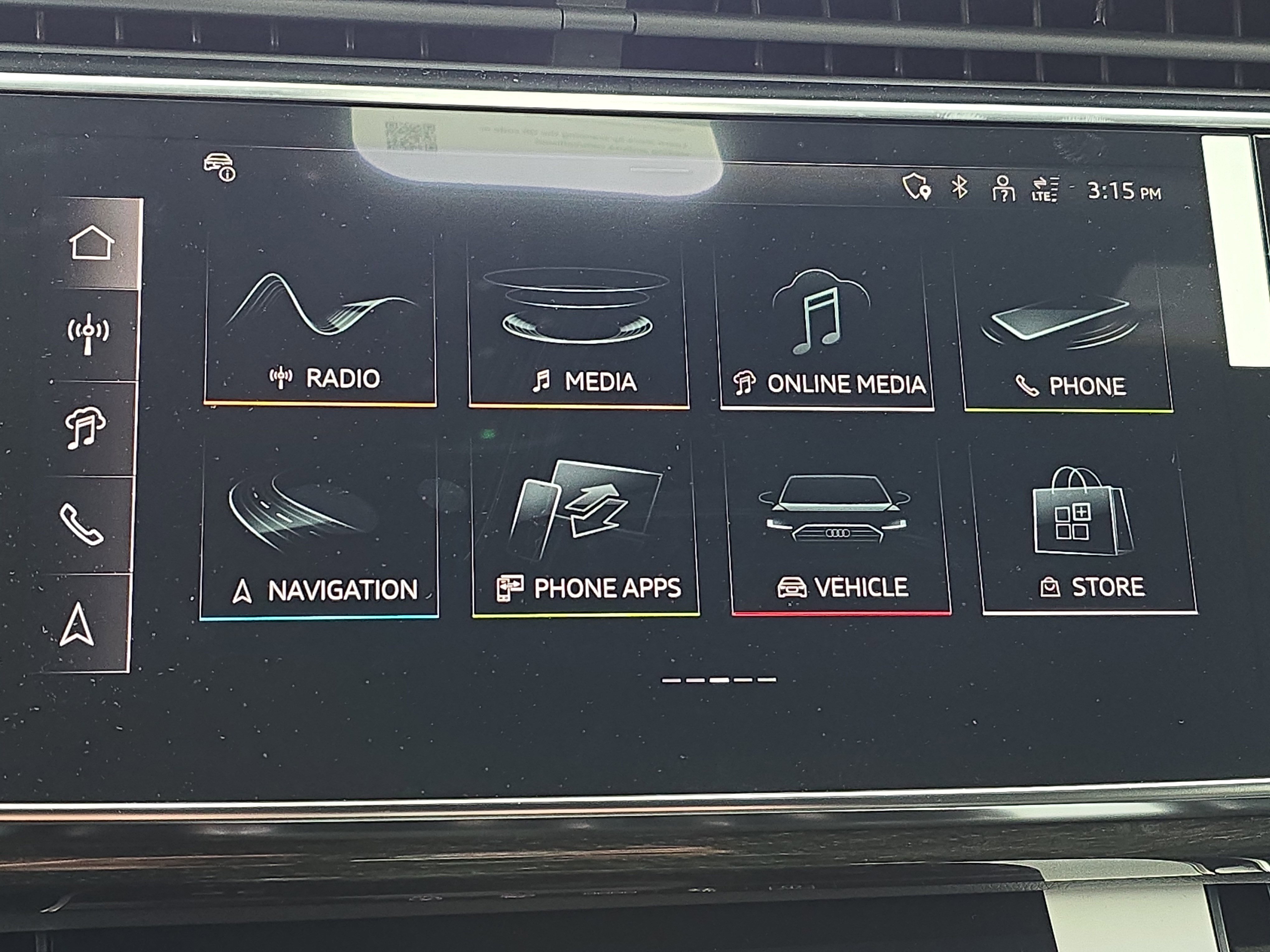Activate the navigation arrow sidebar shortcut
This screenshot has height=952, width=1270.
coord(77,624)
